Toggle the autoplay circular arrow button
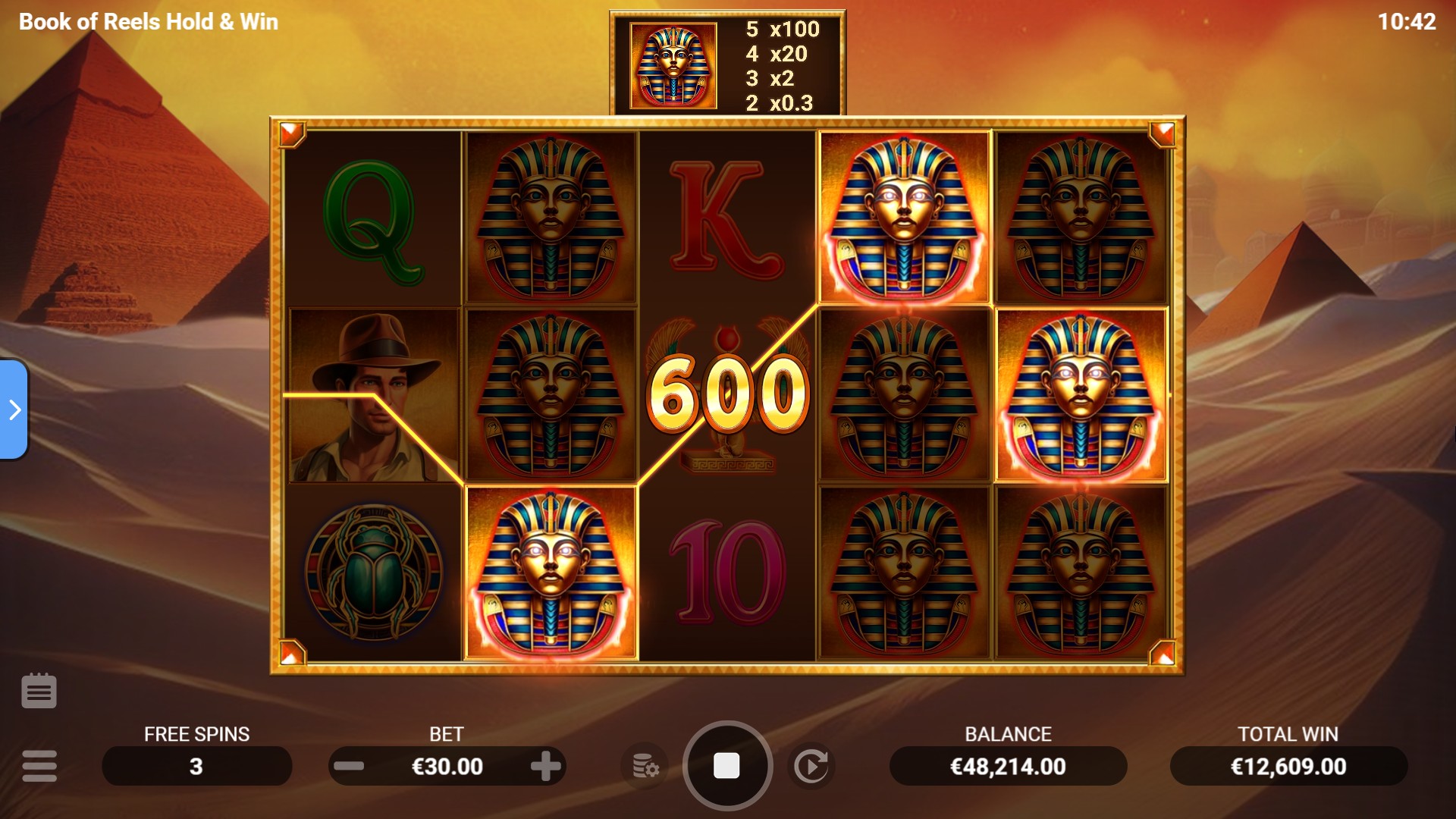This screenshot has width=1456, height=819. click(x=811, y=766)
